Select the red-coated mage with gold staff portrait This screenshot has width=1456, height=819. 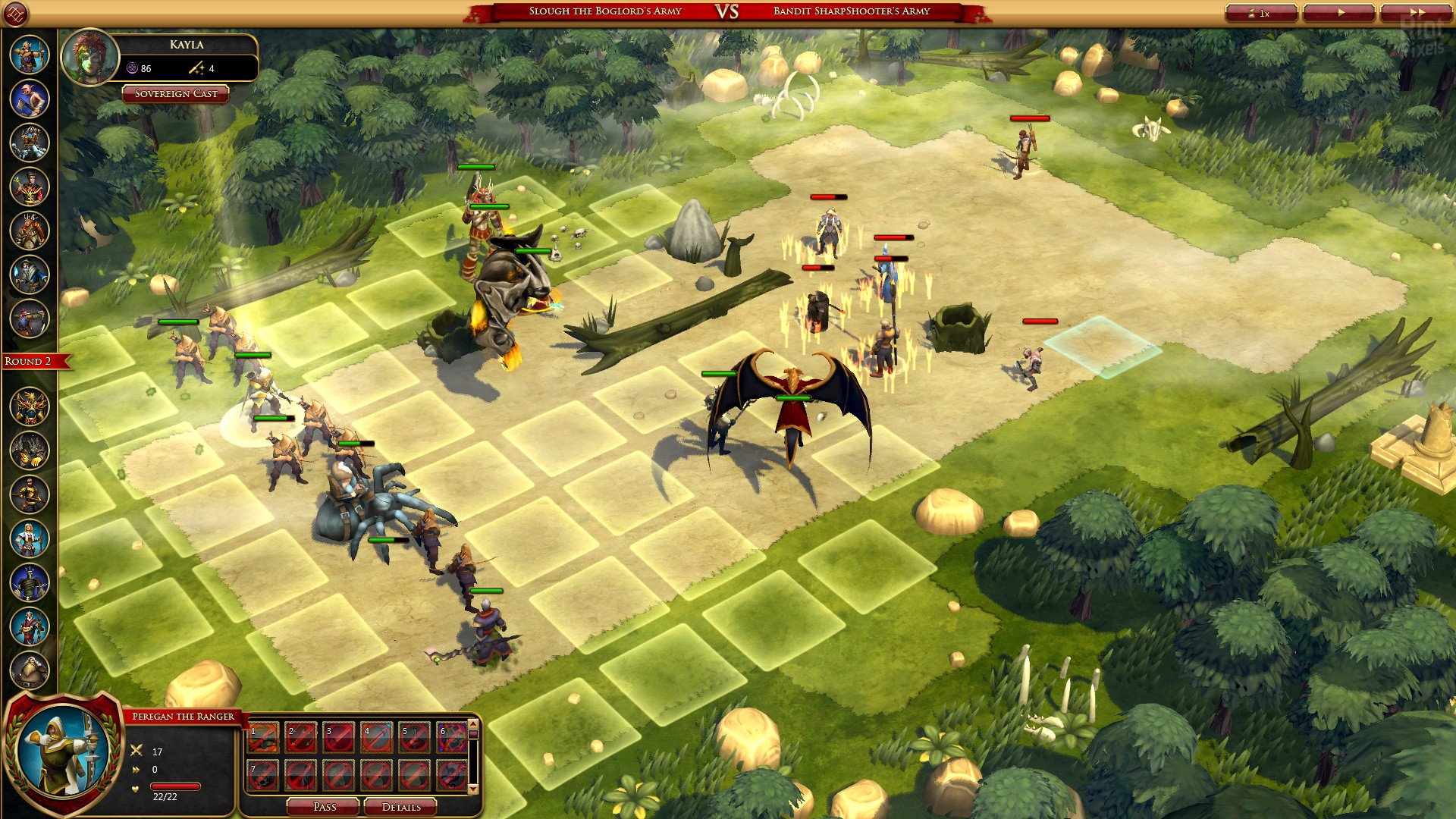pyautogui.click(x=30, y=187)
